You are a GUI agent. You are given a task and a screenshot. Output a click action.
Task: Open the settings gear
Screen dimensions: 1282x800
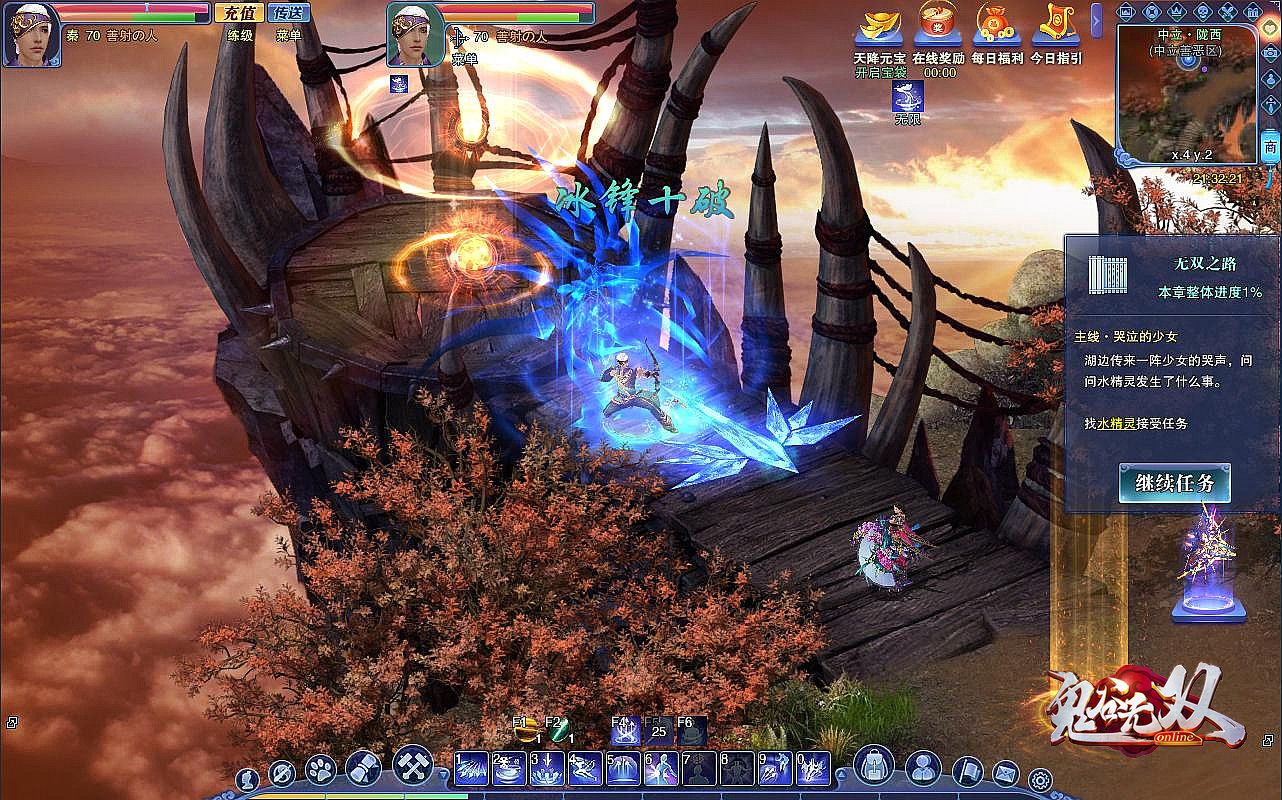(x=1040, y=779)
